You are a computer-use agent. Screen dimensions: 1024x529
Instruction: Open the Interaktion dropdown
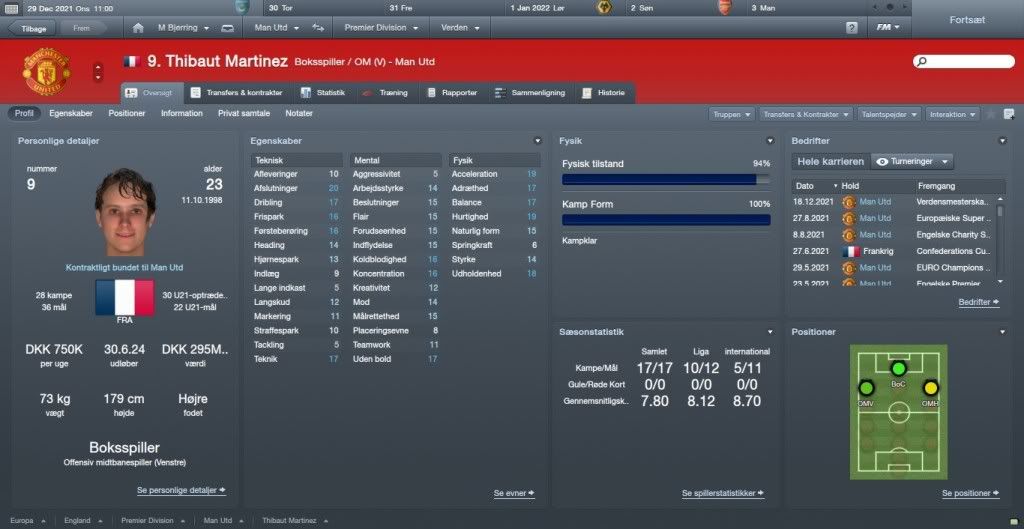coord(952,115)
